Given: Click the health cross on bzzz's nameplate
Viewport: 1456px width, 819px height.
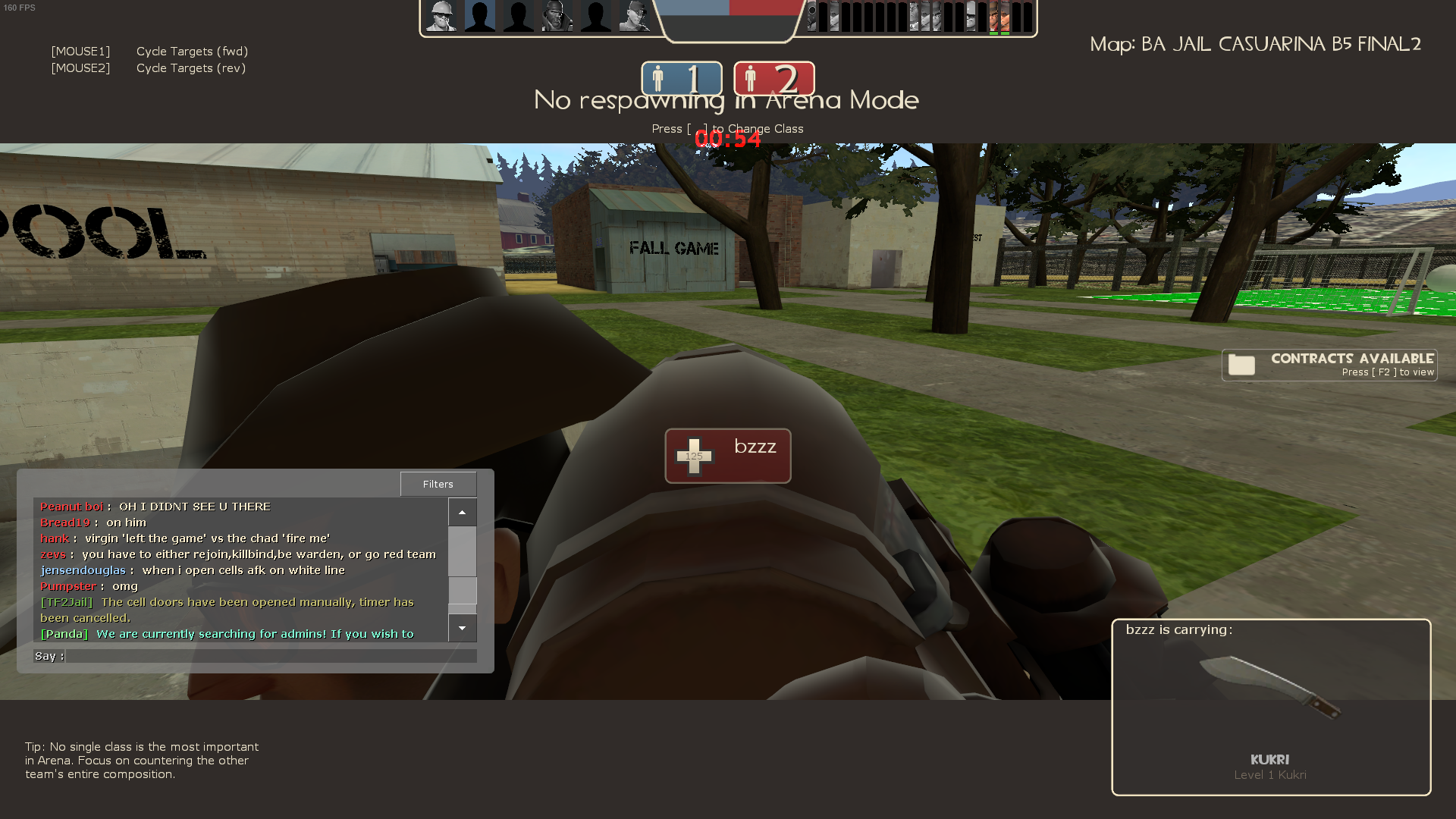Looking at the screenshot, I should [695, 455].
